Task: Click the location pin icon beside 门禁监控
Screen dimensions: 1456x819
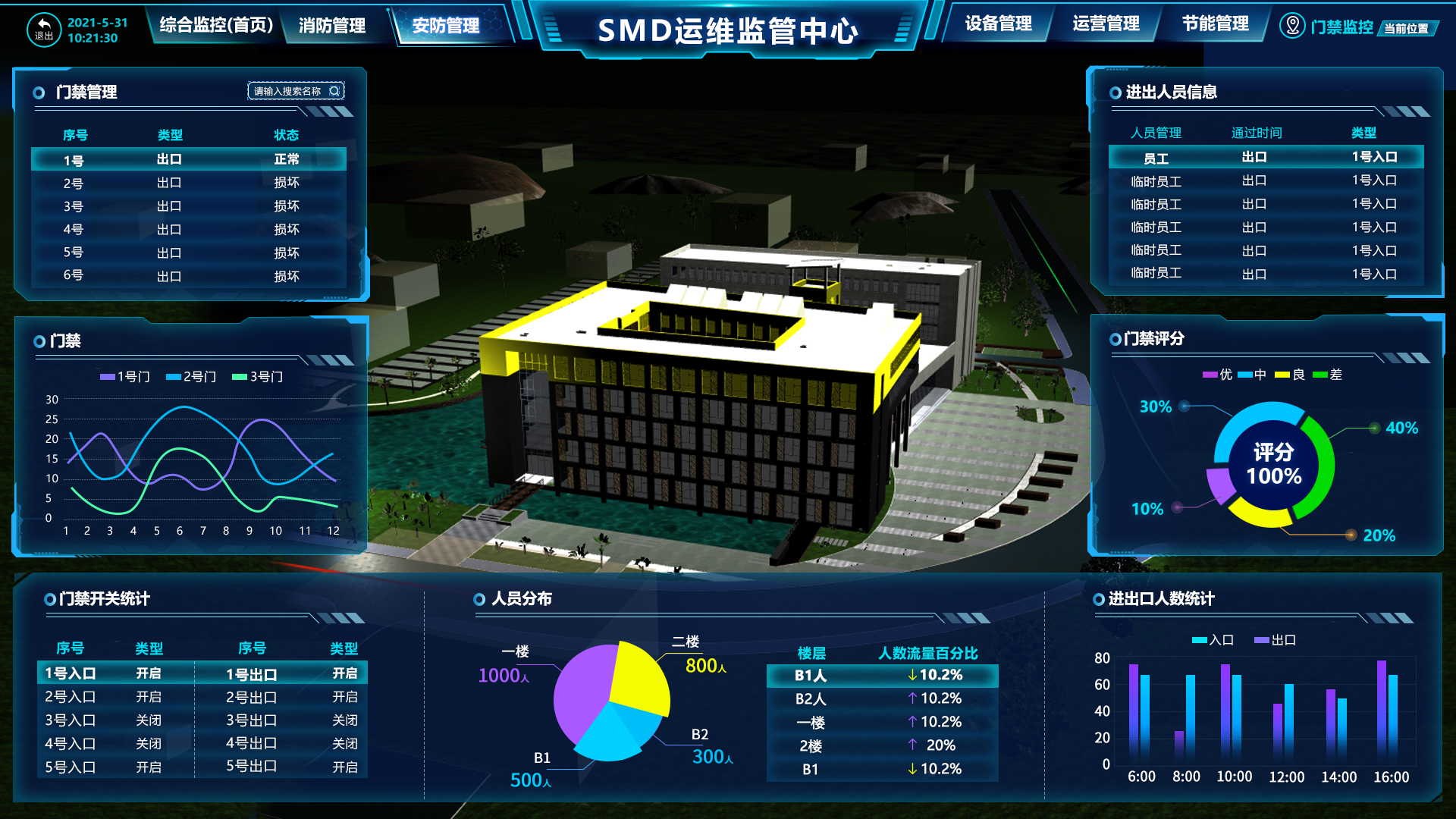Action: tap(1291, 25)
